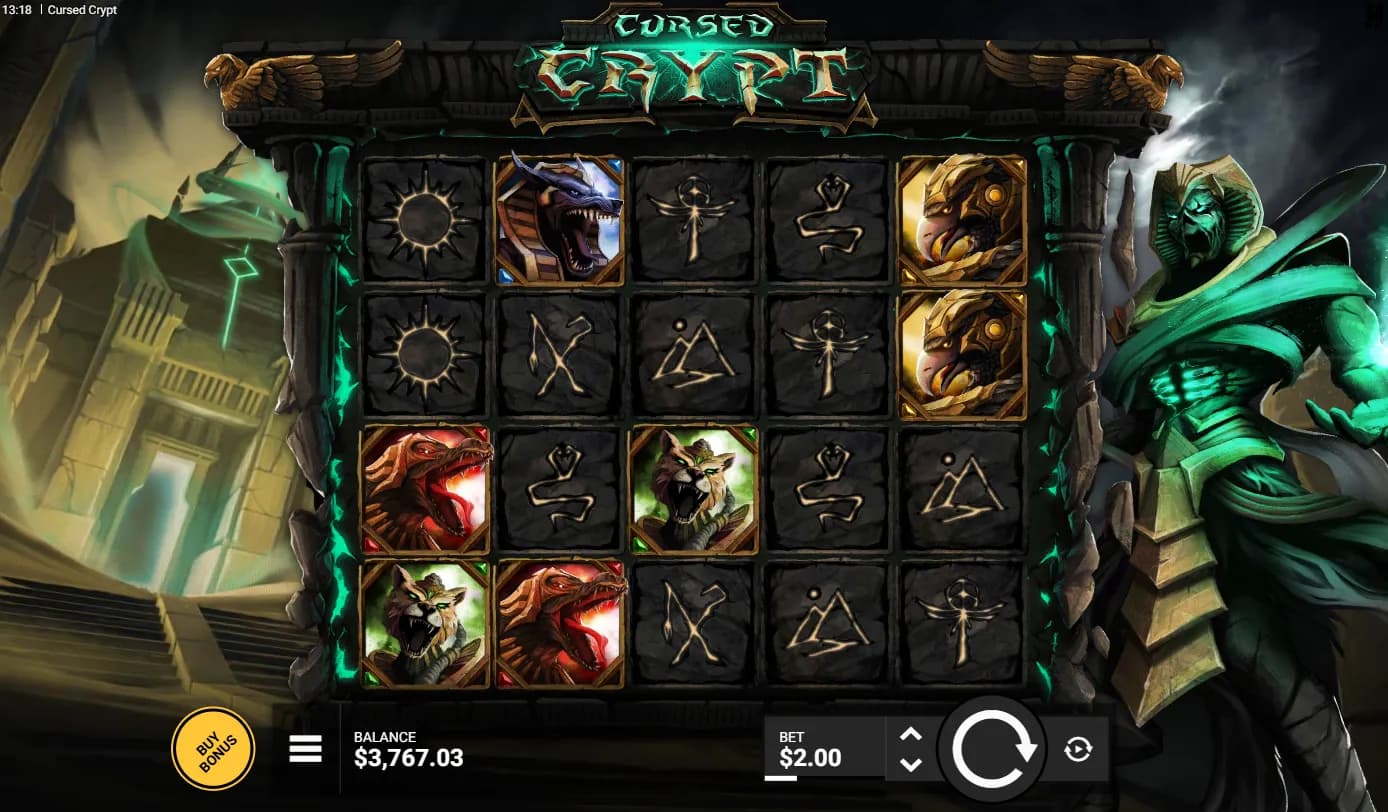Open the Buy Bonus feature

[213, 749]
